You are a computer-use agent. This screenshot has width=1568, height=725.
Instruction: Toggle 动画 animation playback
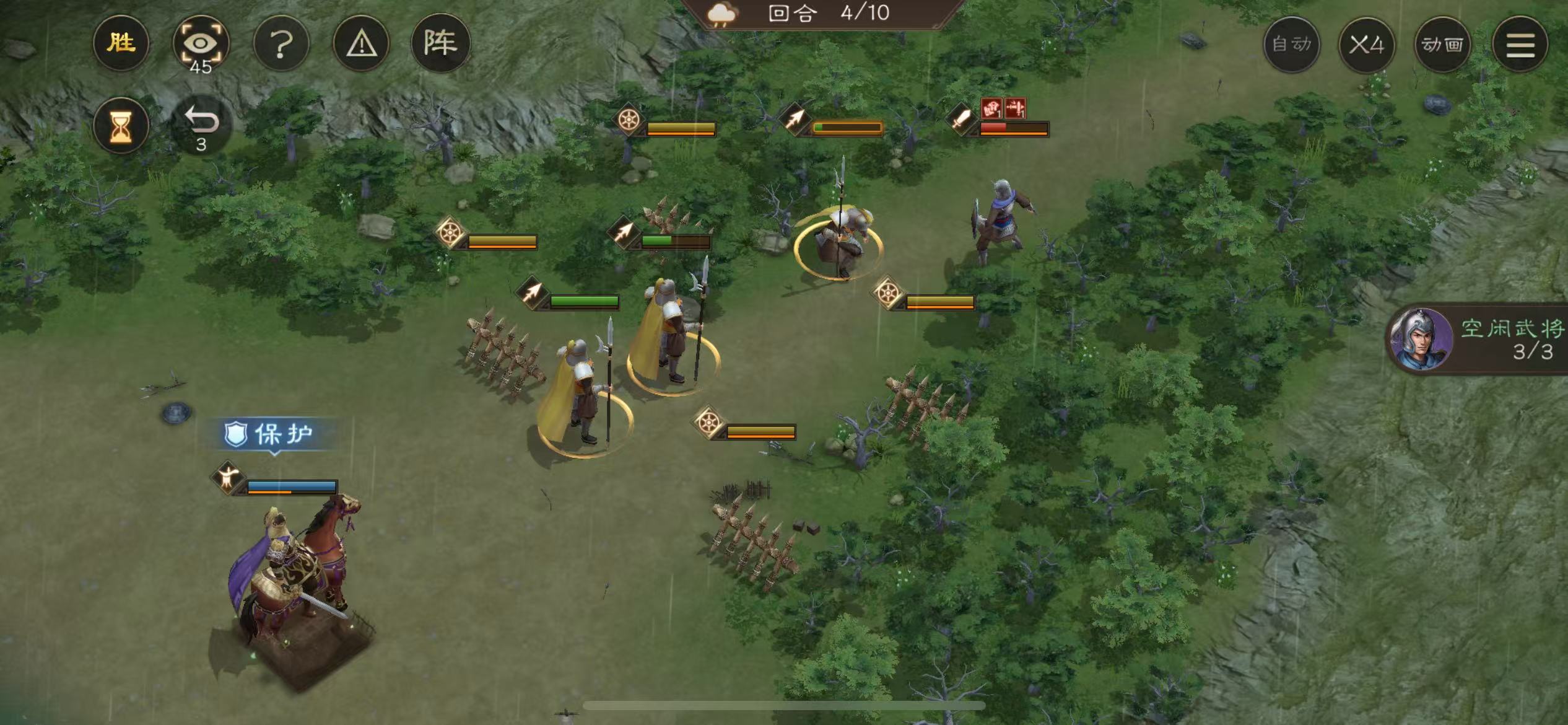1442,45
